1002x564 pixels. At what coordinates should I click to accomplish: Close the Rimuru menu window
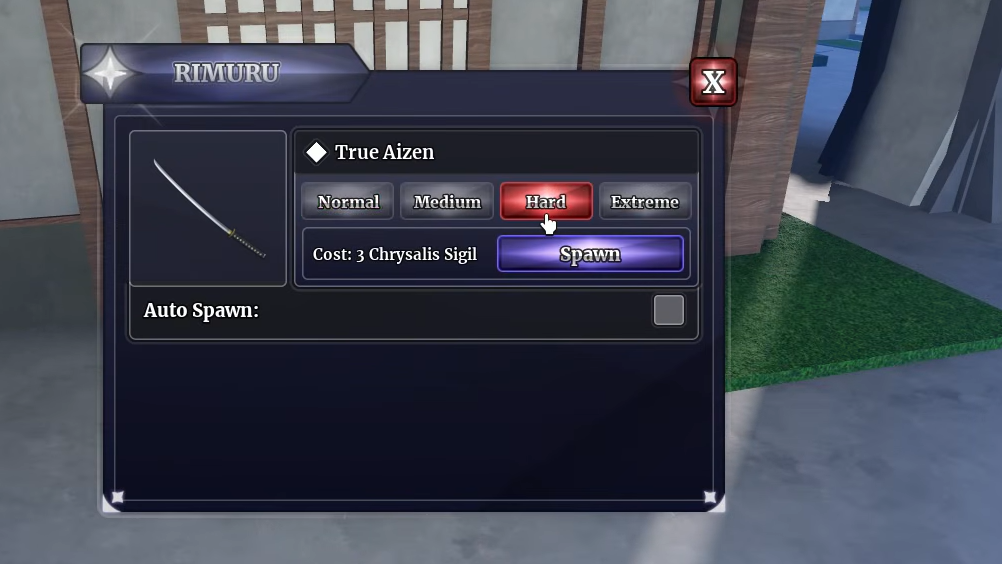click(x=713, y=82)
